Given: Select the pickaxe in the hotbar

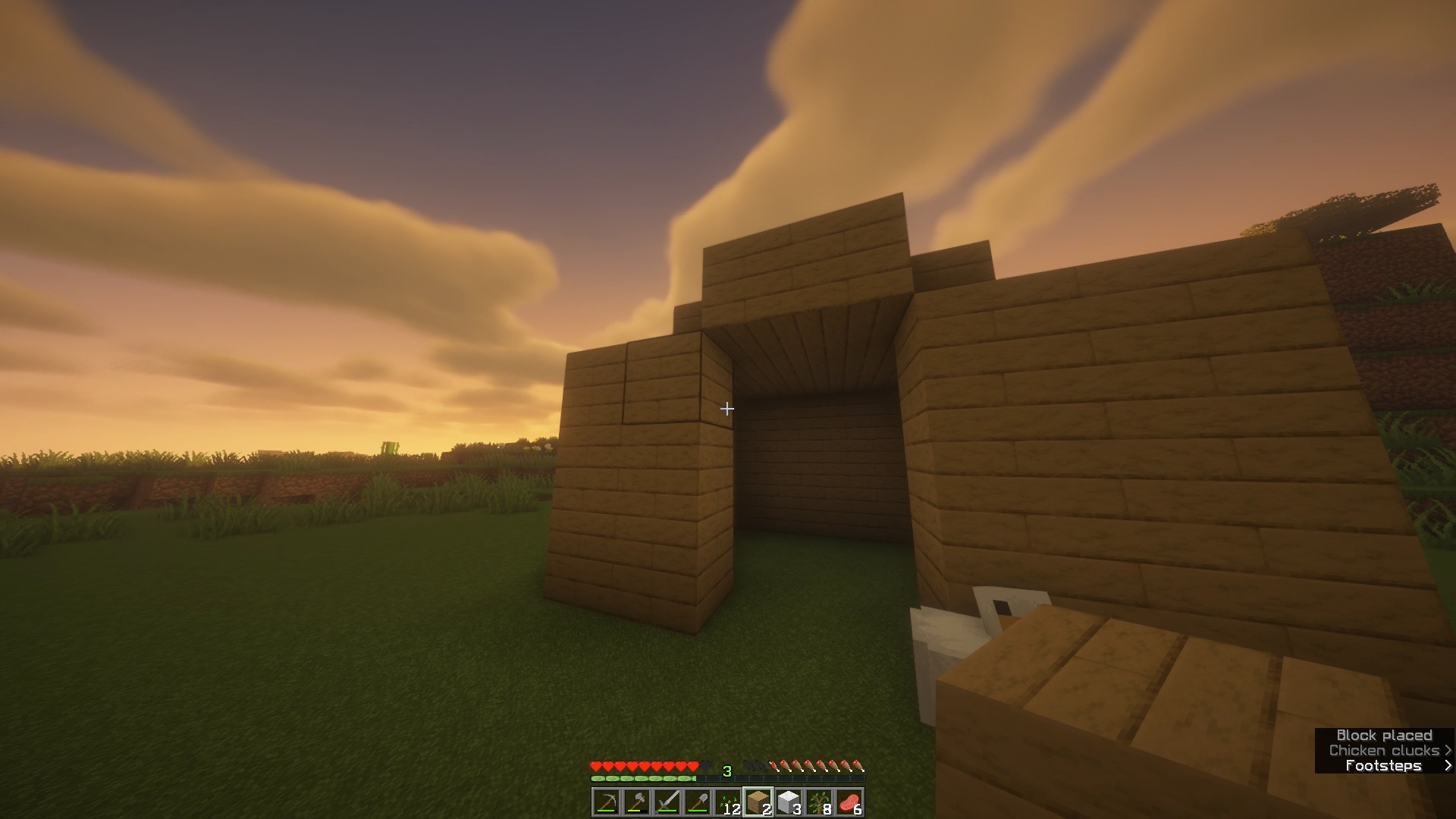Looking at the screenshot, I should (x=607, y=802).
